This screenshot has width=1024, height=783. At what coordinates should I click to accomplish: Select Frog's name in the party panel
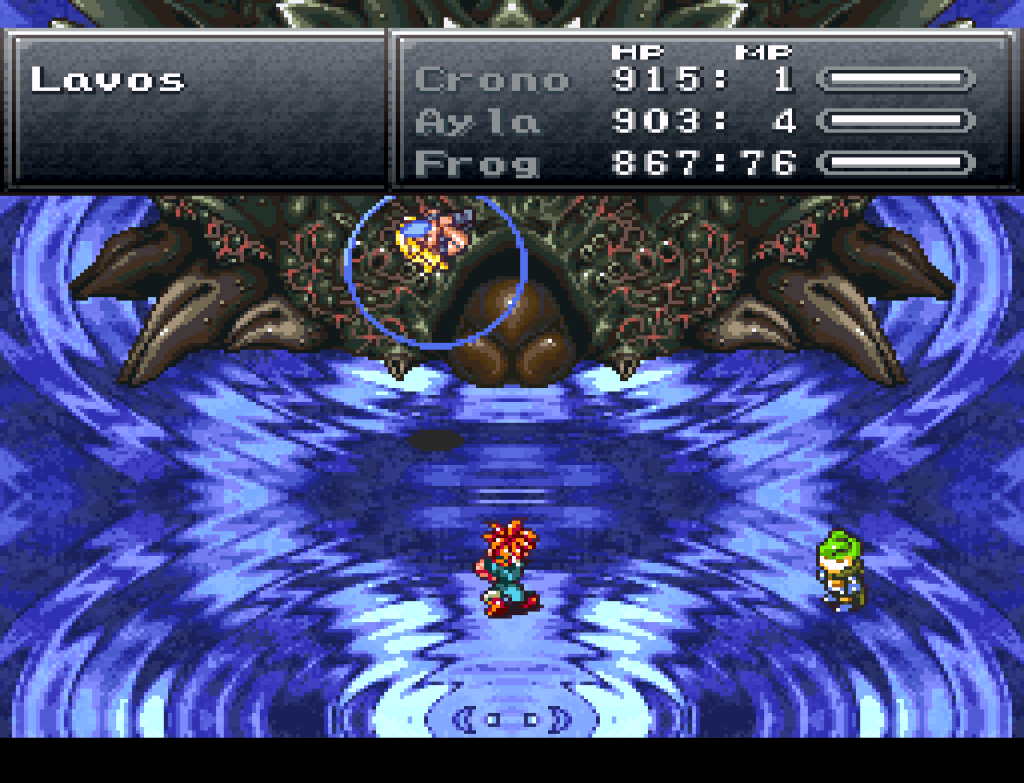(x=477, y=163)
